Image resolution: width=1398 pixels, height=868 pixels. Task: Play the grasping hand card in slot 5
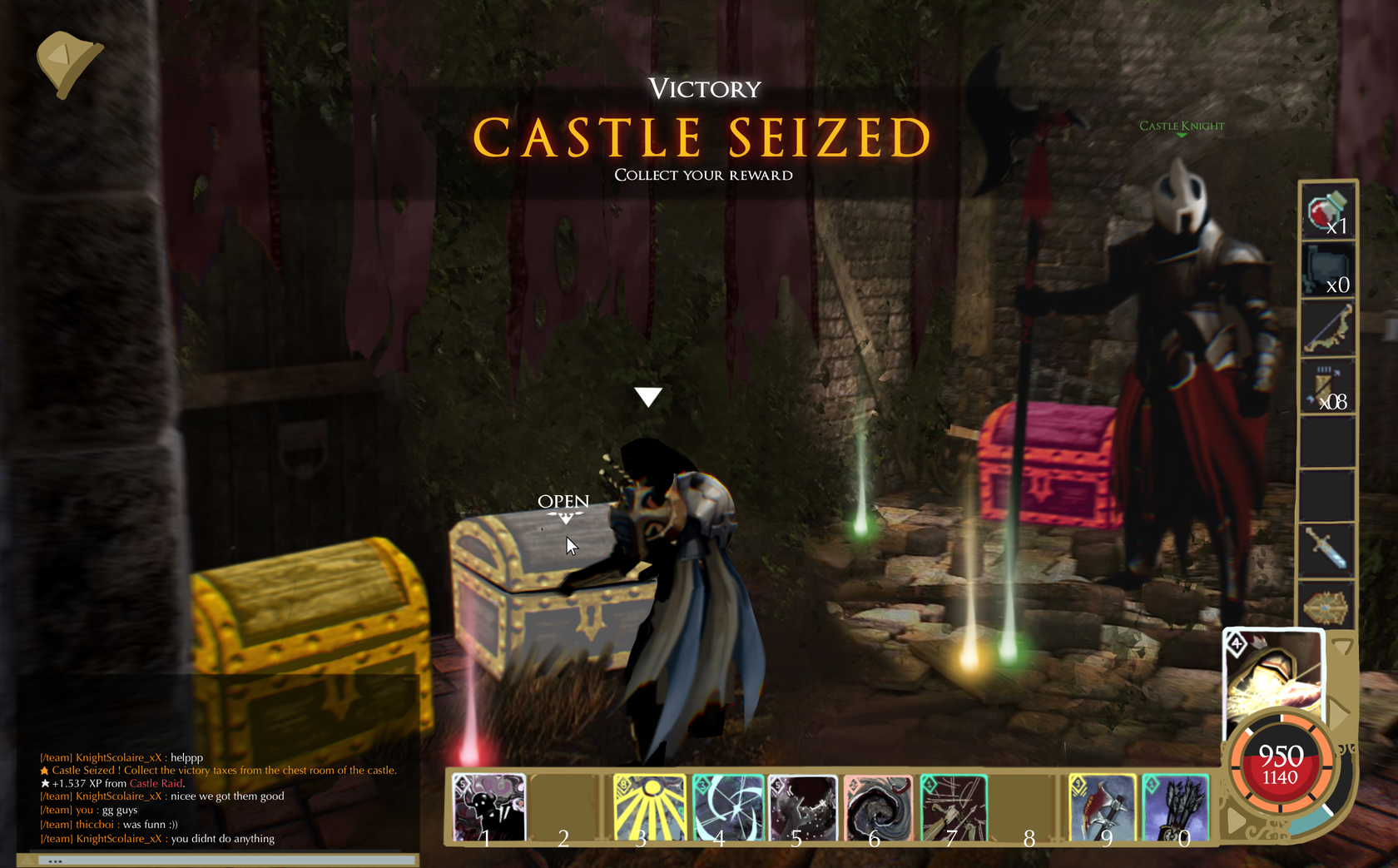tap(803, 806)
